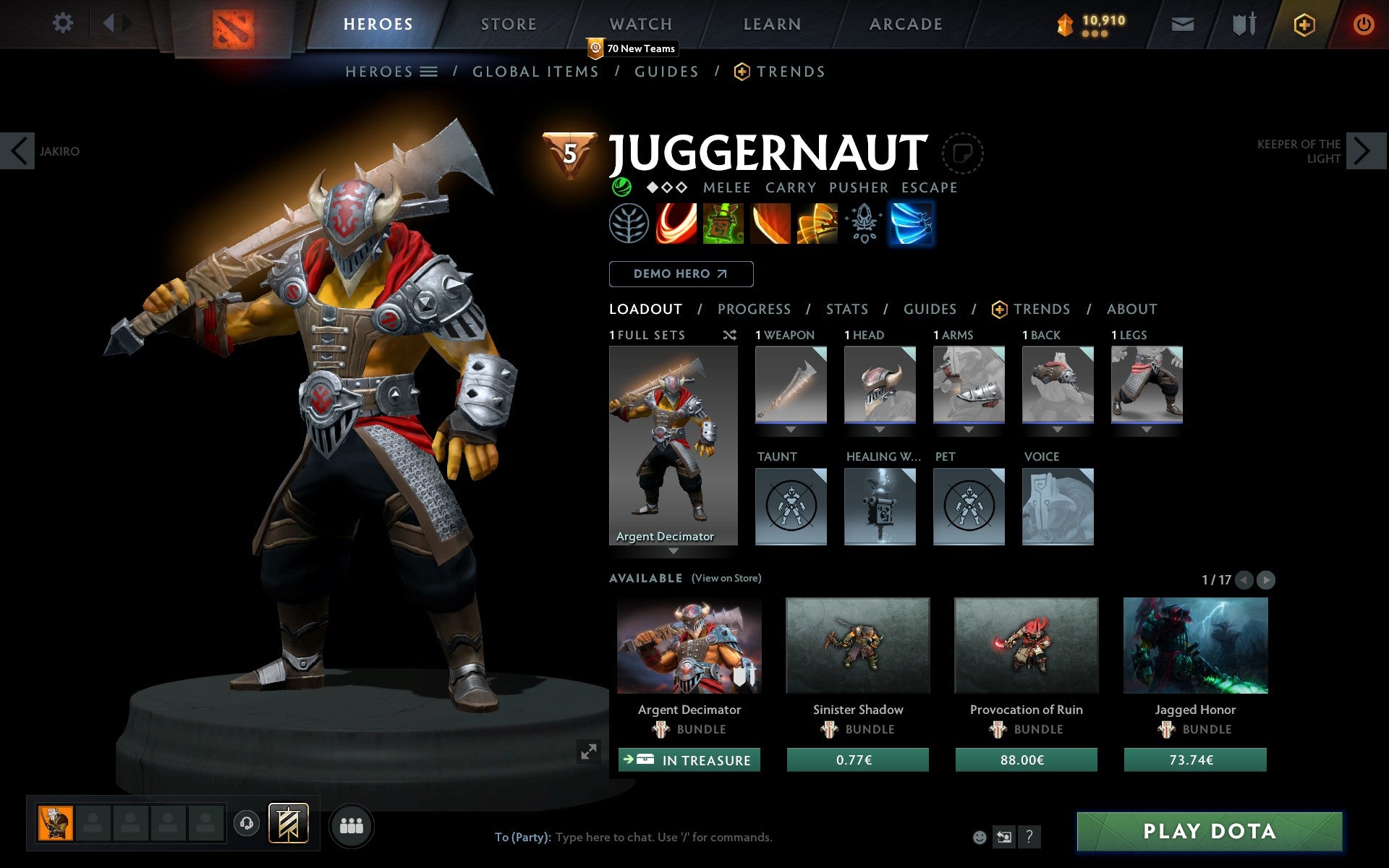Viewport: 1389px width, 868px height.
Task: Switch to the Progress tab
Action: tap(754, 309)
